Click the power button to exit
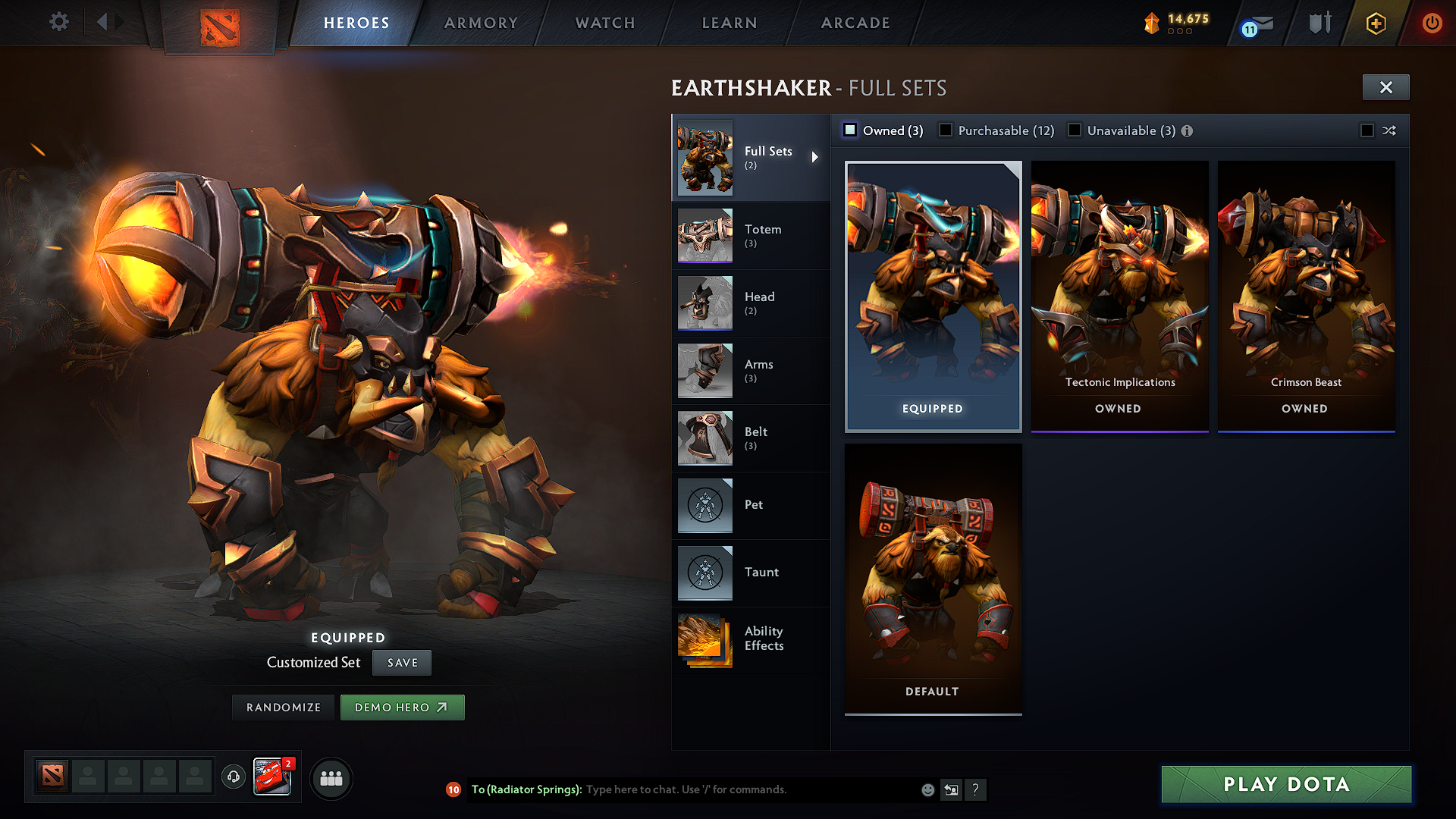Viewport: 1456px width, 819px height. point(1432,23)
